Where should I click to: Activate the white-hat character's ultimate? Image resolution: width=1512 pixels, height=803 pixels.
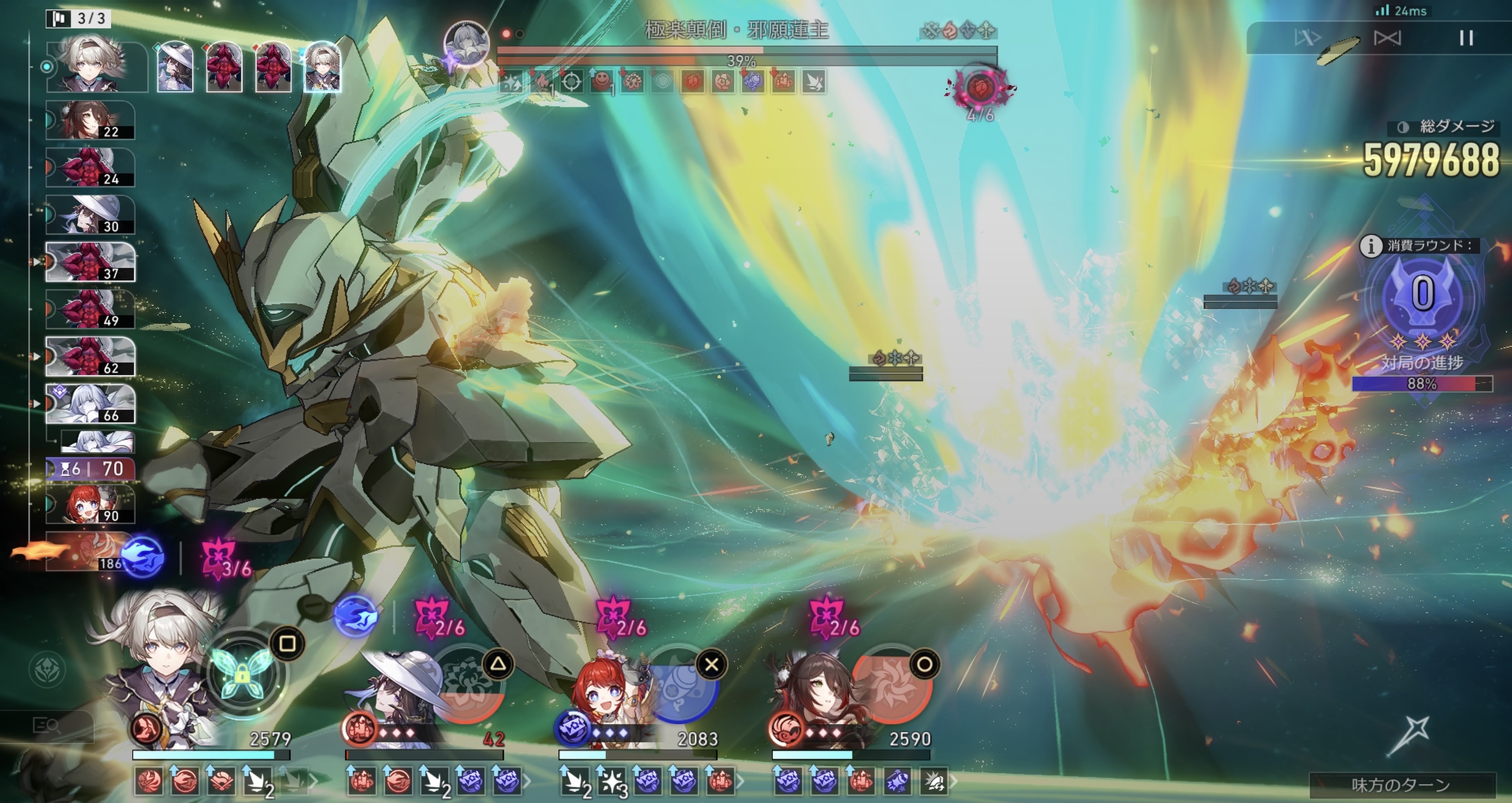[469, 684]
